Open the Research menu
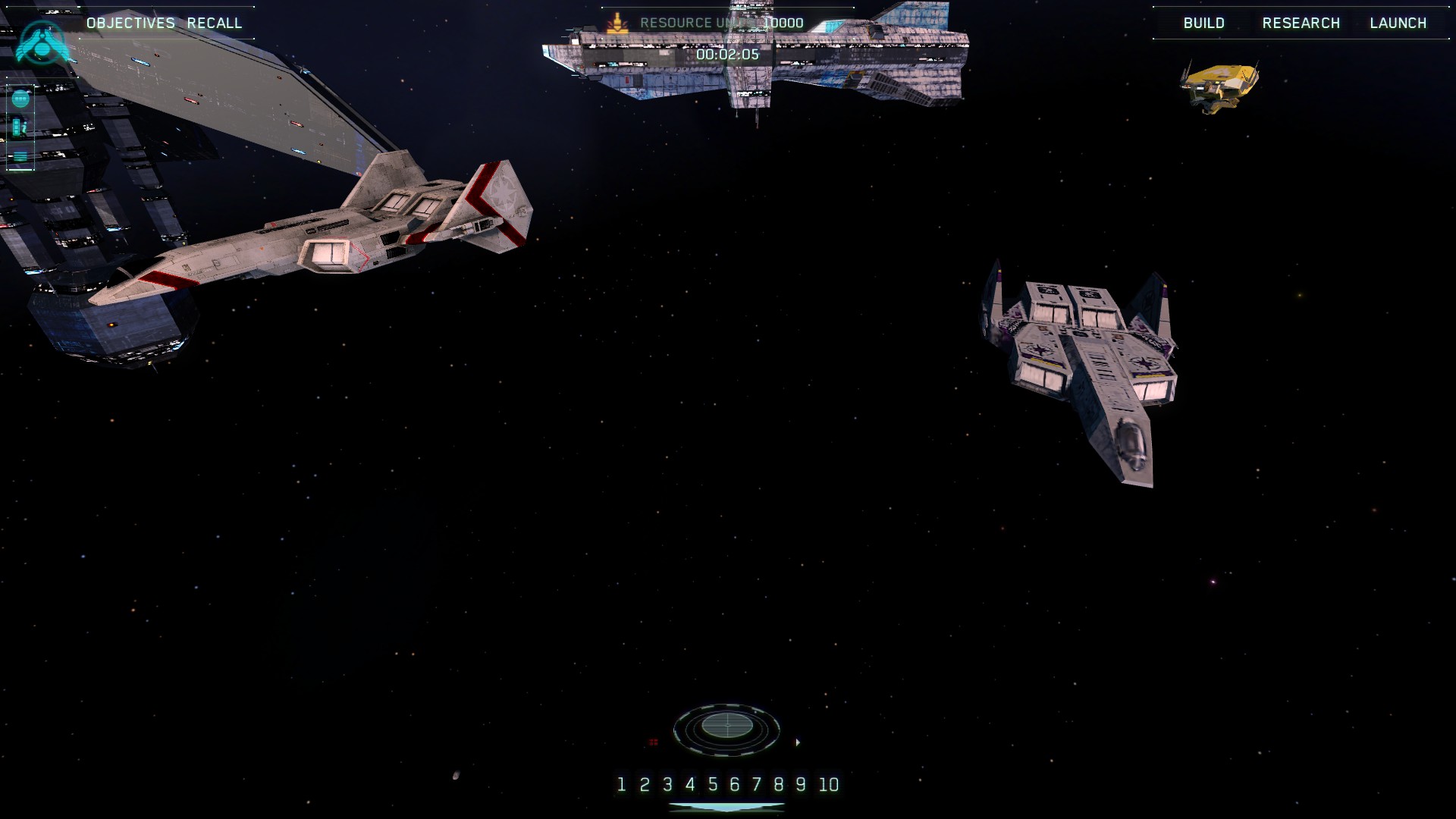This screenshot has width=1456, height=819. [x=1301, y=23]
